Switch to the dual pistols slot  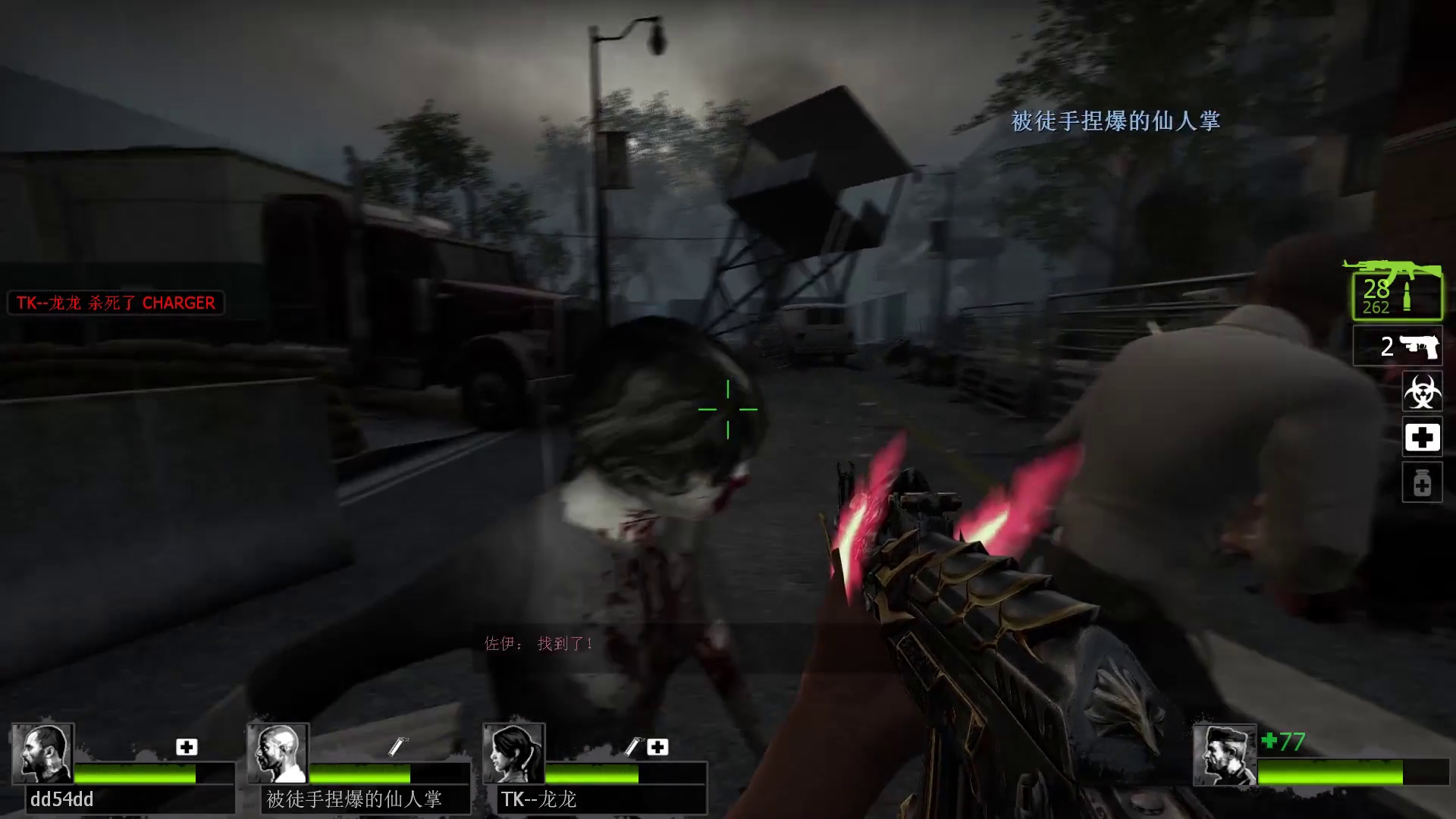coord(1398,346)
